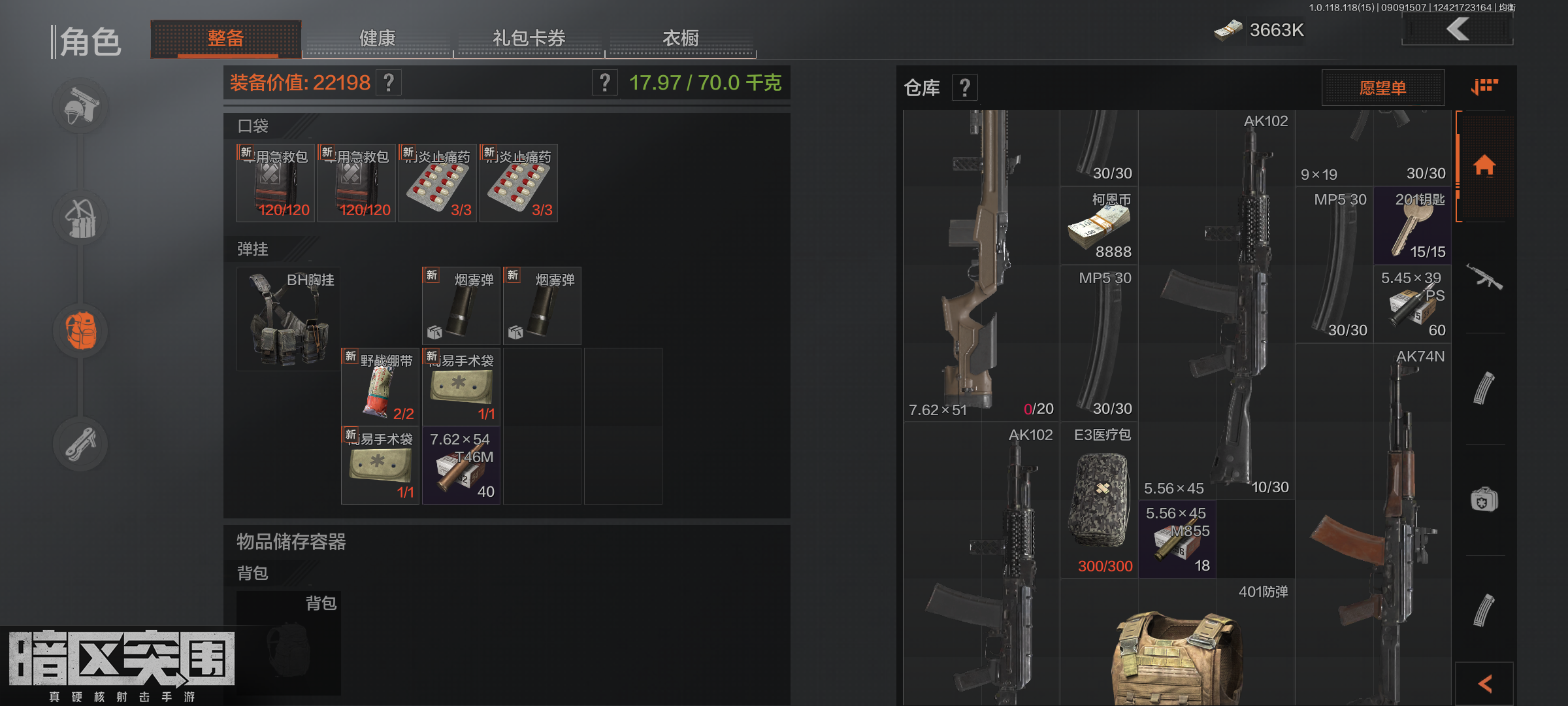
Task: Open the 愿望单 wishlist
Action: coord(1382,88)
